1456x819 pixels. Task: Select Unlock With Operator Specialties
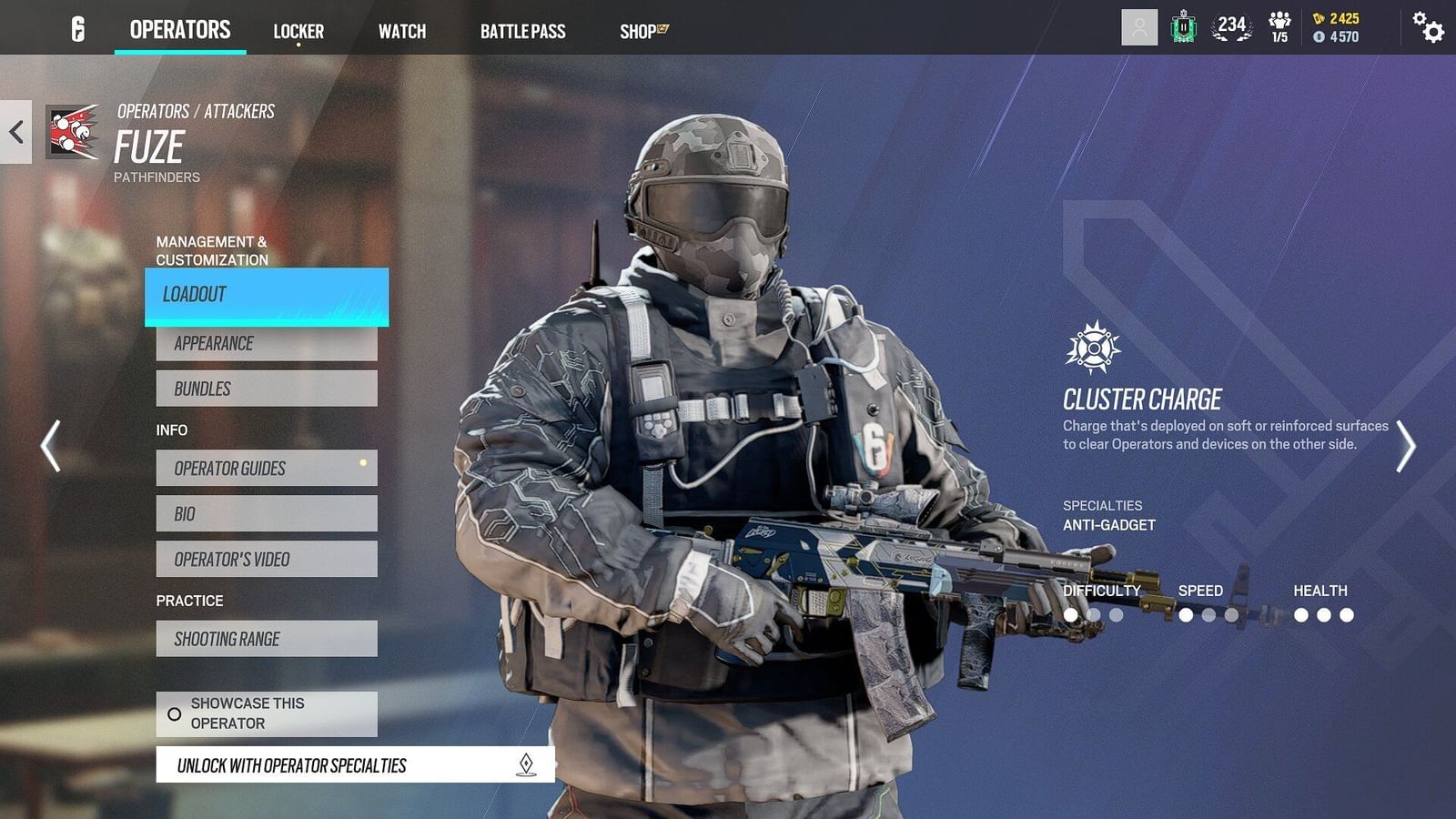(x=355, y=765)
